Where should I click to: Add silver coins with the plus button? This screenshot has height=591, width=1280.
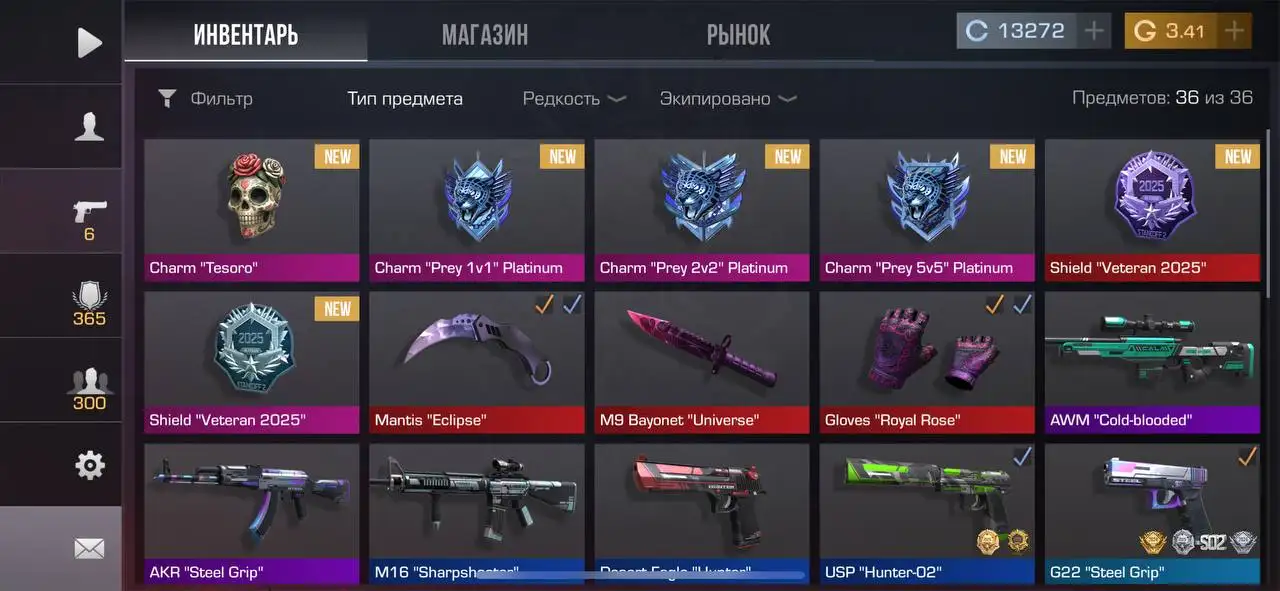(x=1095, y=31)
